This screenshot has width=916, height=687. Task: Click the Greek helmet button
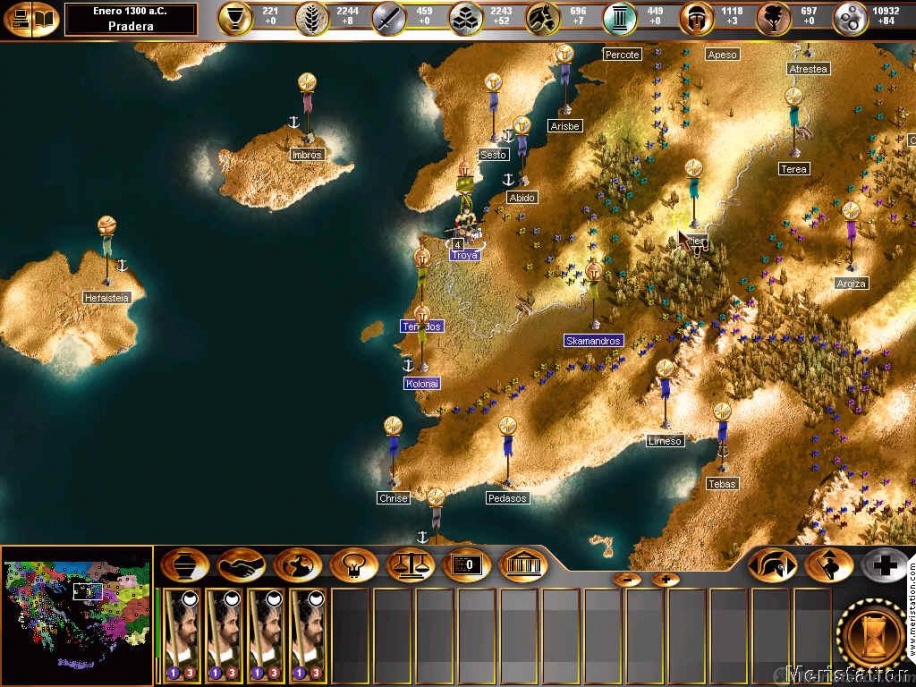pyautogui.click(x=773, y=565)
